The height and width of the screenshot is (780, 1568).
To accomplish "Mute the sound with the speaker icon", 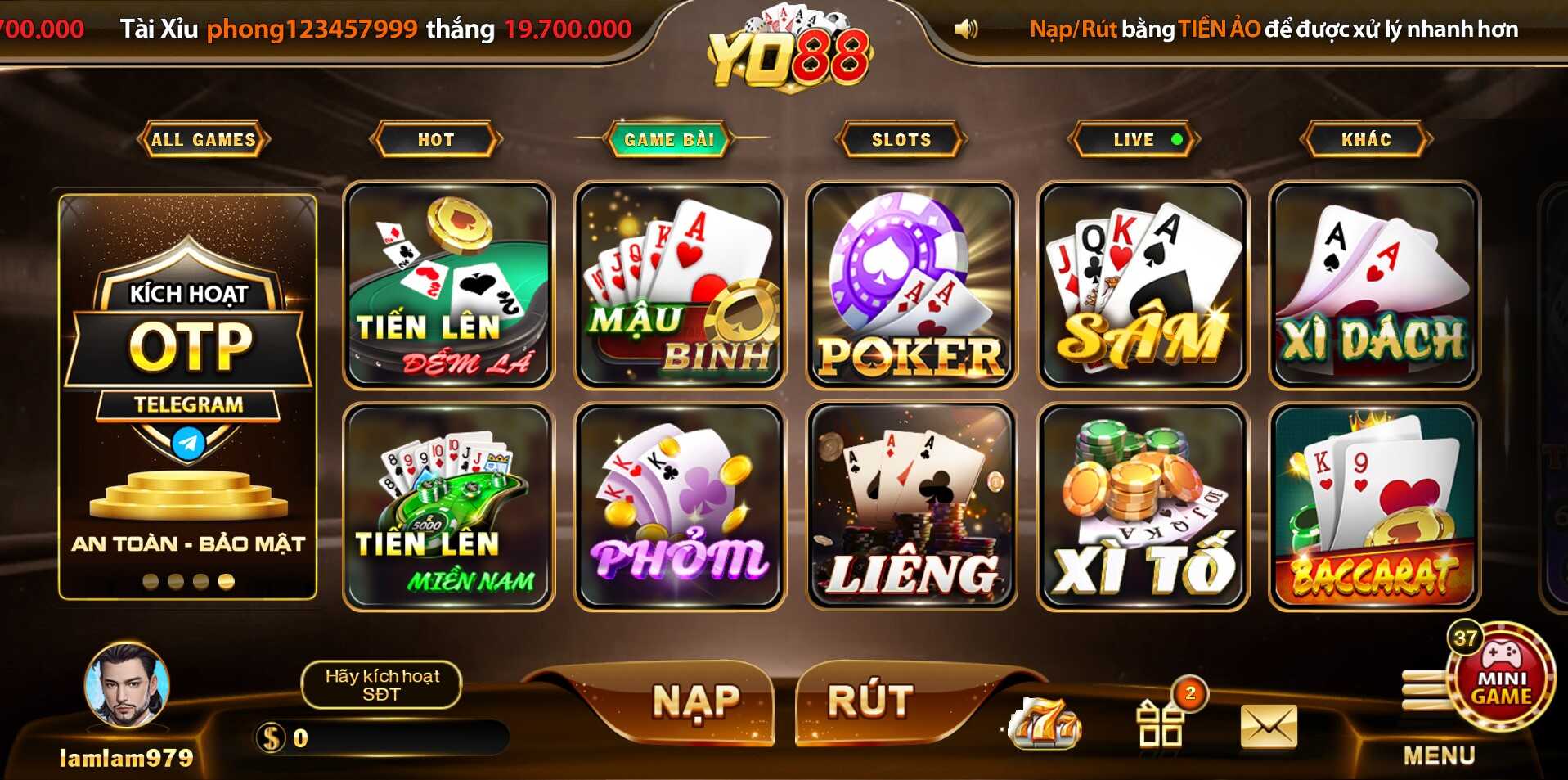I will click(x=967, y=27).
